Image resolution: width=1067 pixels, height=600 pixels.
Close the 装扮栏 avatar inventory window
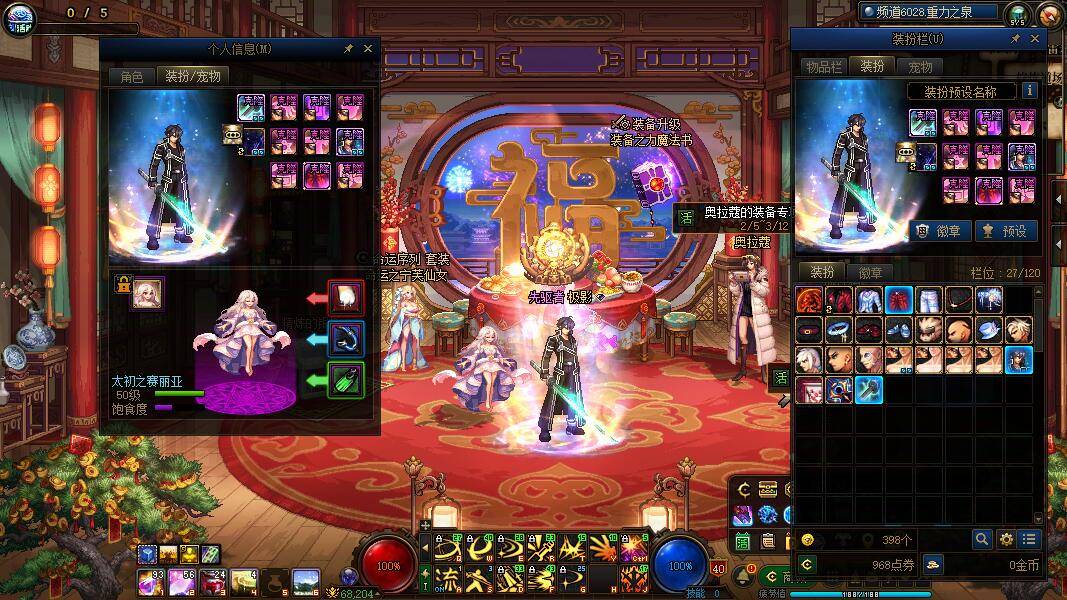1035,39
